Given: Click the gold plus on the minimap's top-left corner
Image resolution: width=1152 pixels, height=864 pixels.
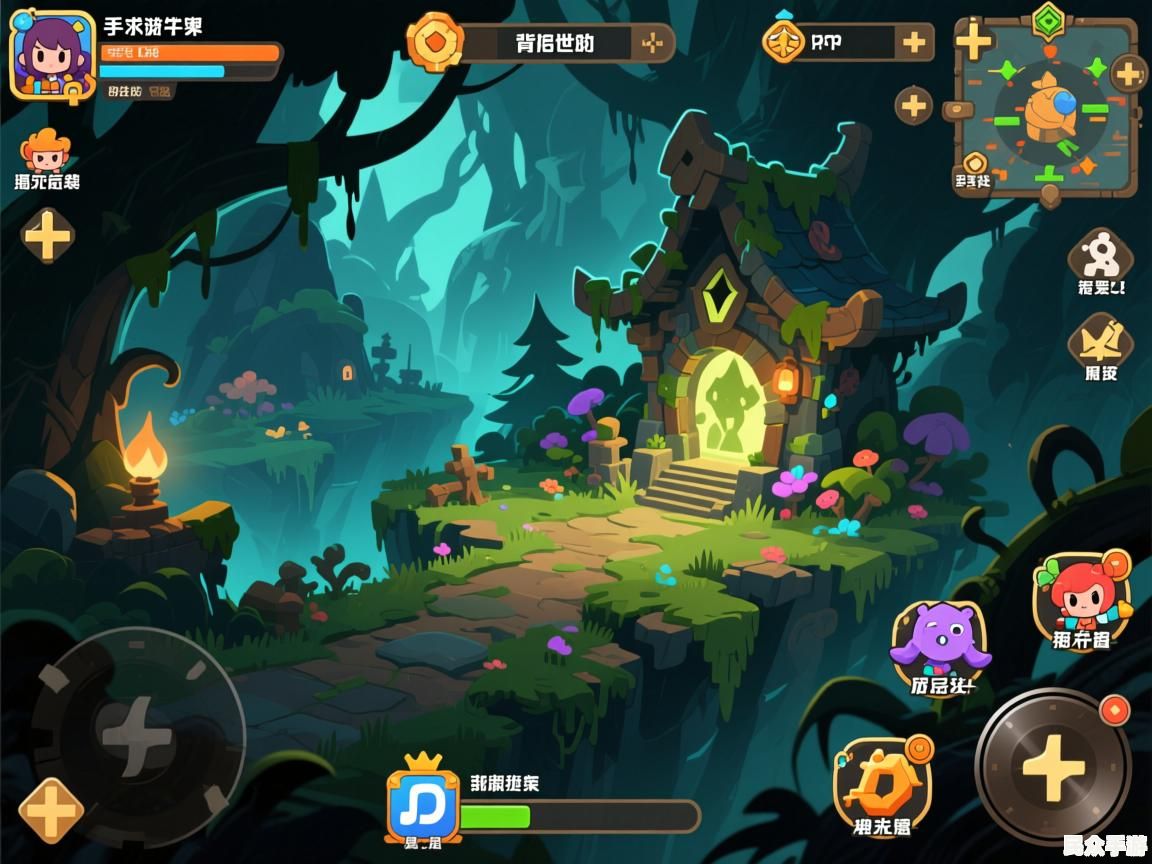Looking at the screenshot, I should (973, 41).
